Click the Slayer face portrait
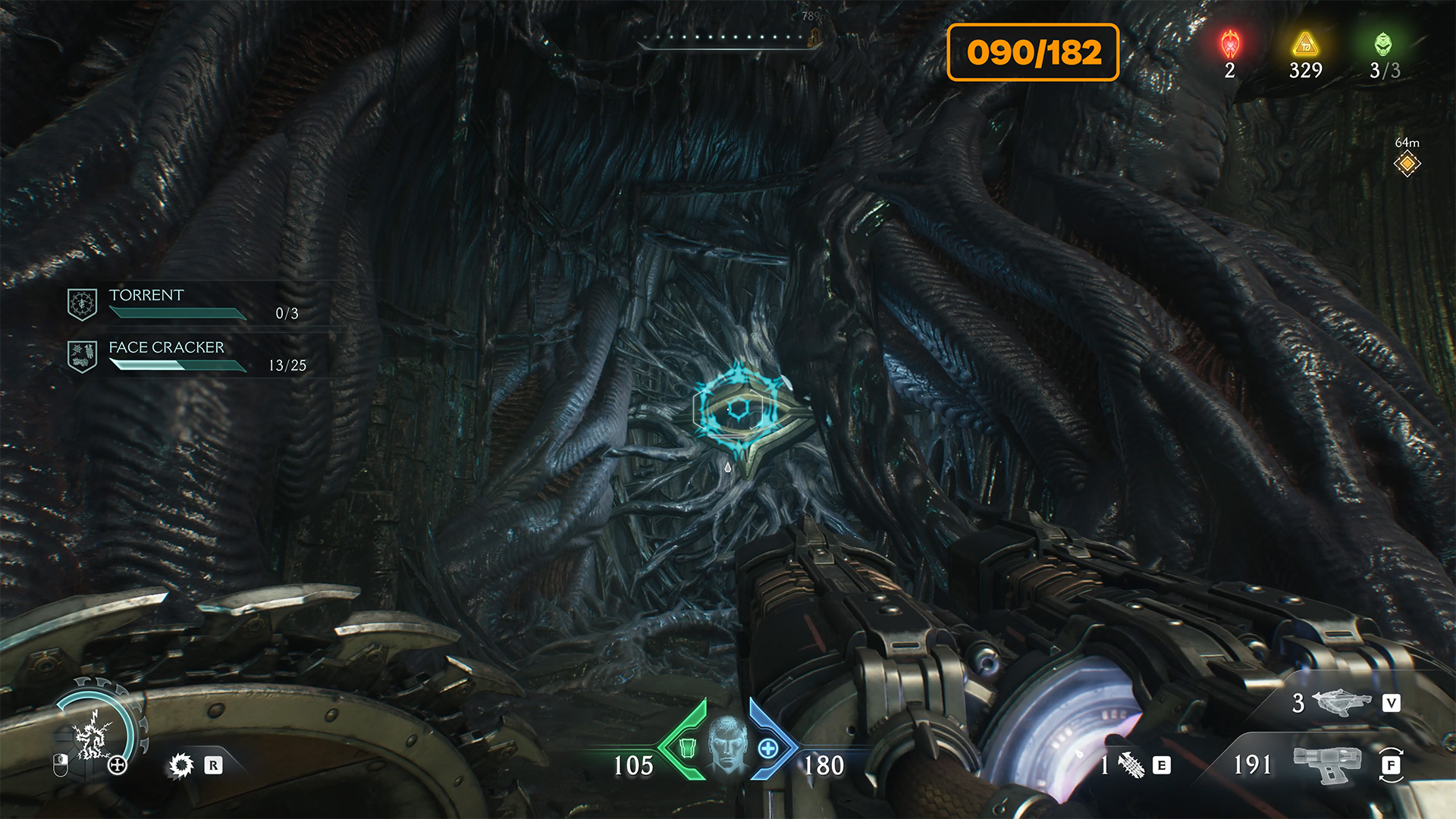Viewport: 1456px width, 819px height. [x=727, y=744]
